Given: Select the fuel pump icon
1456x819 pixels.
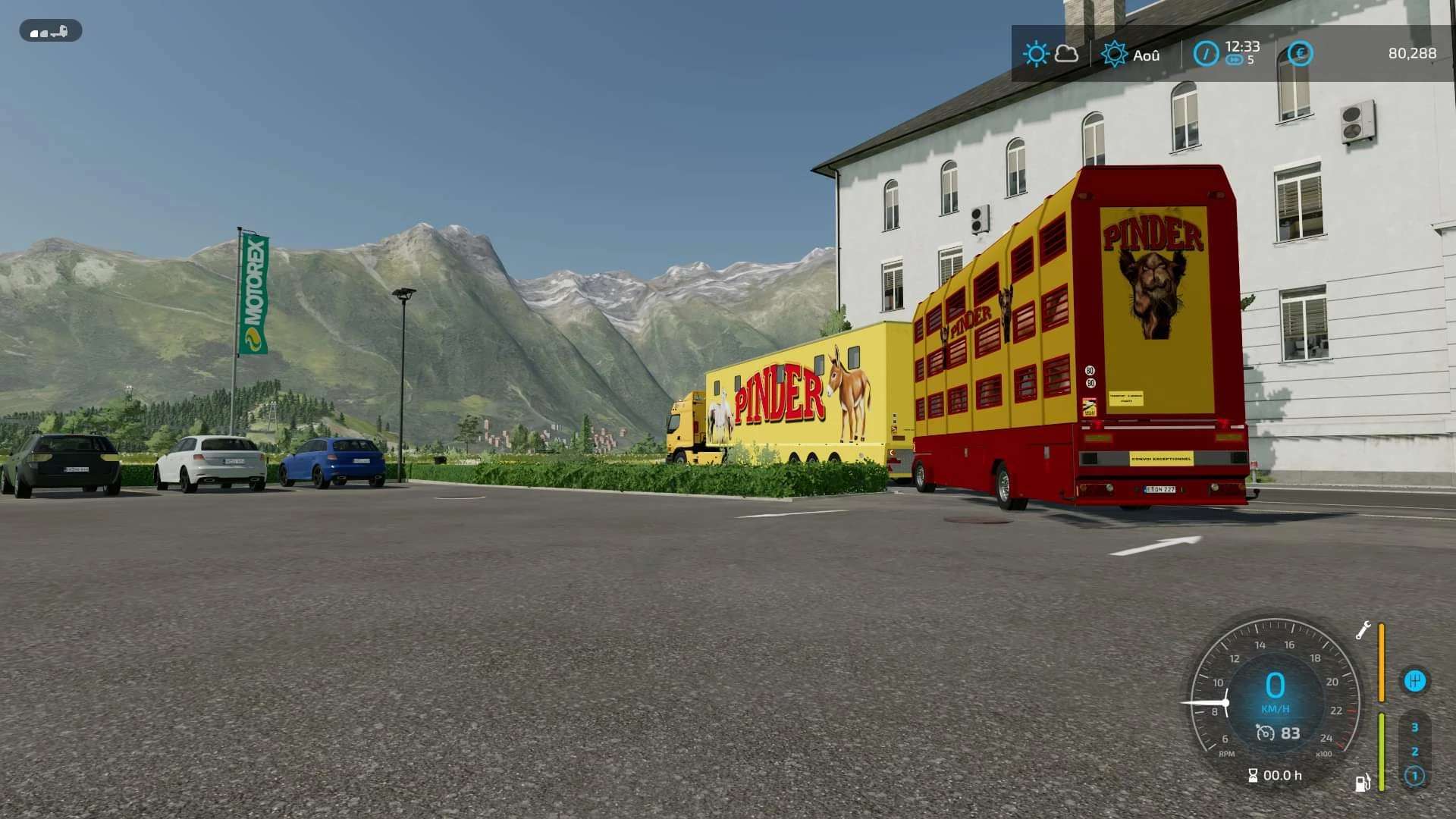Looking at the screenshot, I should 1363,783.
